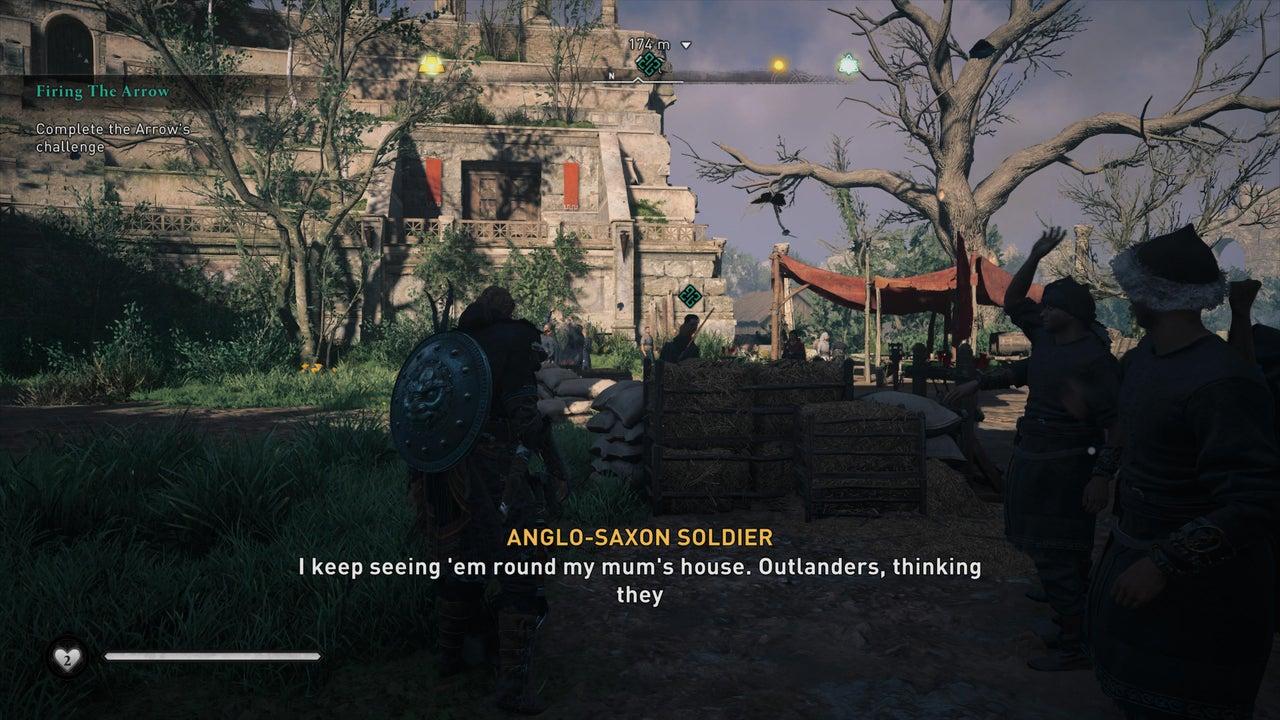Open the down chevron beside the 174 m label
The image size is (1280, 720).
tap(686, 45)
